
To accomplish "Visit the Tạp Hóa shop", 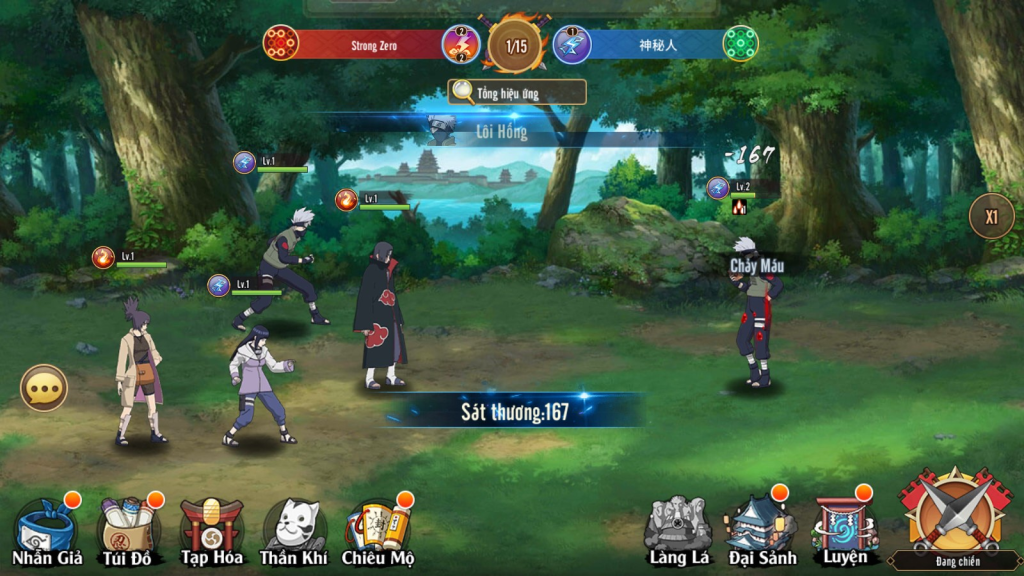I will click(x=211, y=532).
